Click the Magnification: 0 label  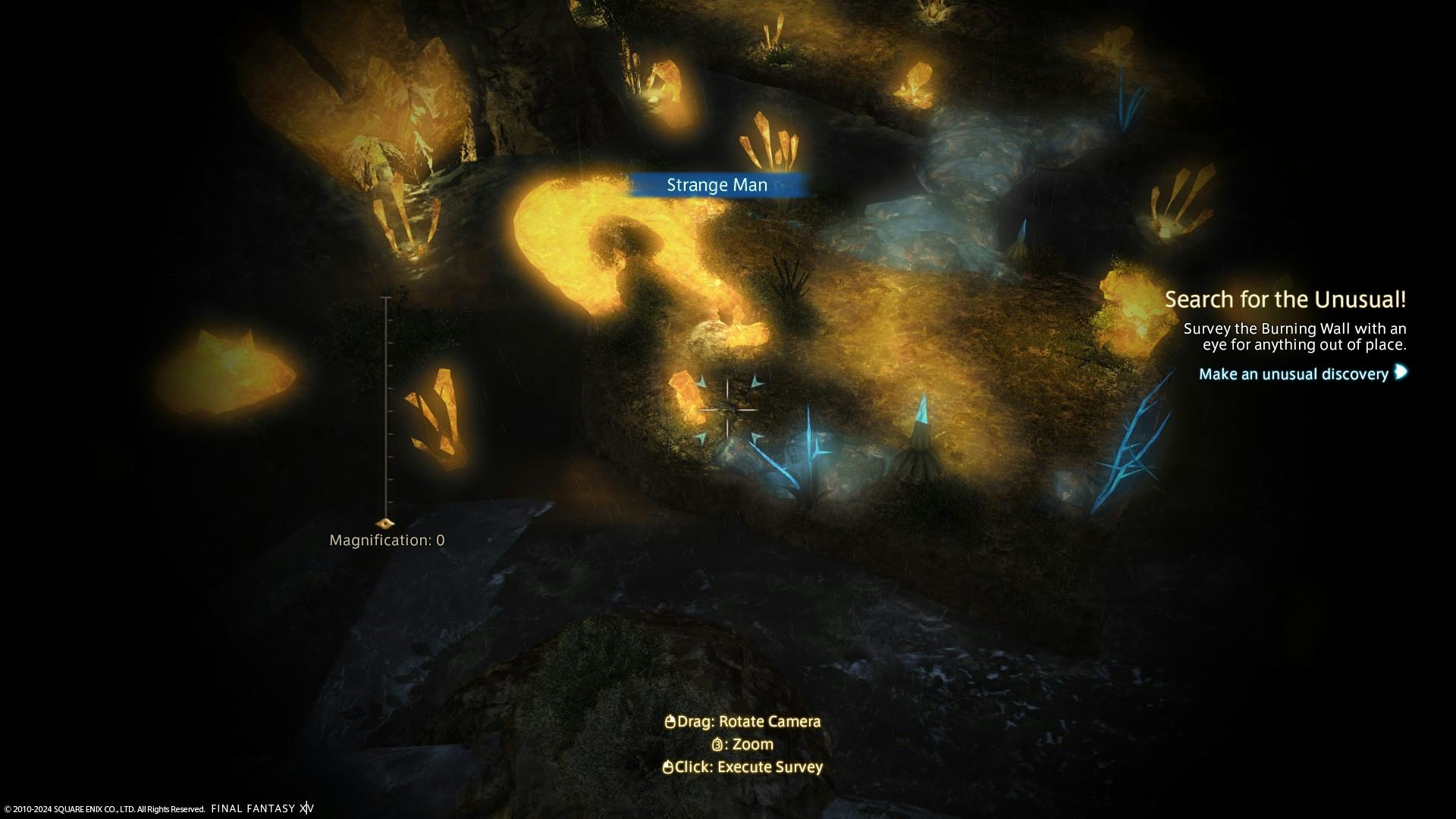pyautogui.click(x=388, y=539)
